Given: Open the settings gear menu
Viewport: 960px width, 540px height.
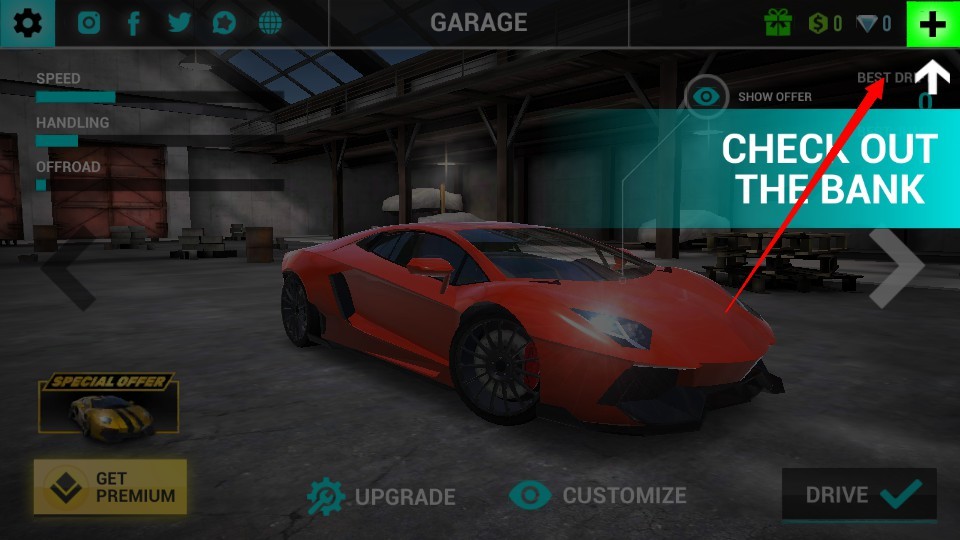Looking at the screenshot, I should click(27, 23).
